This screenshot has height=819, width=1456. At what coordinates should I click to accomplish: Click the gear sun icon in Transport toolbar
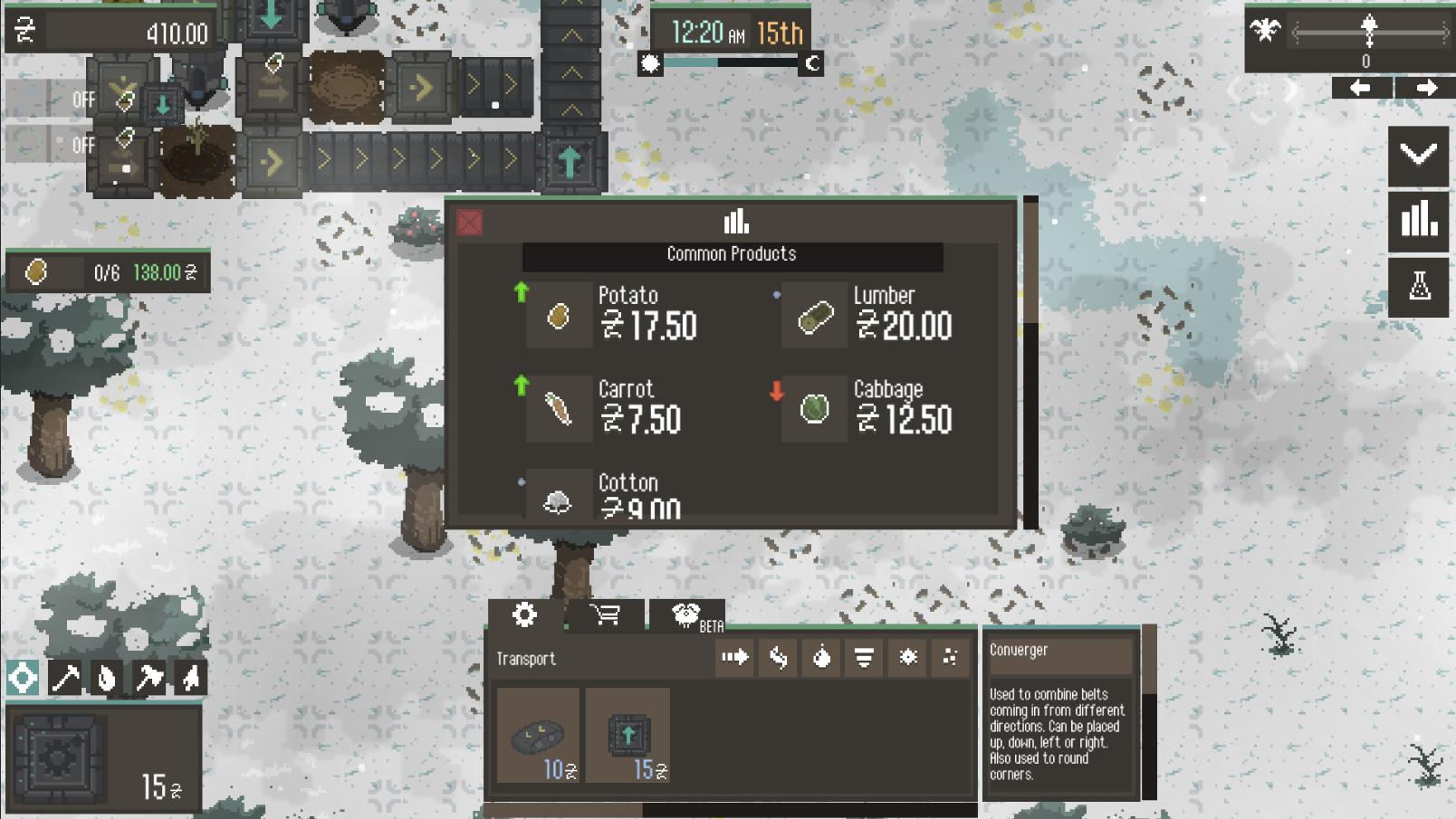click(905, 658)
